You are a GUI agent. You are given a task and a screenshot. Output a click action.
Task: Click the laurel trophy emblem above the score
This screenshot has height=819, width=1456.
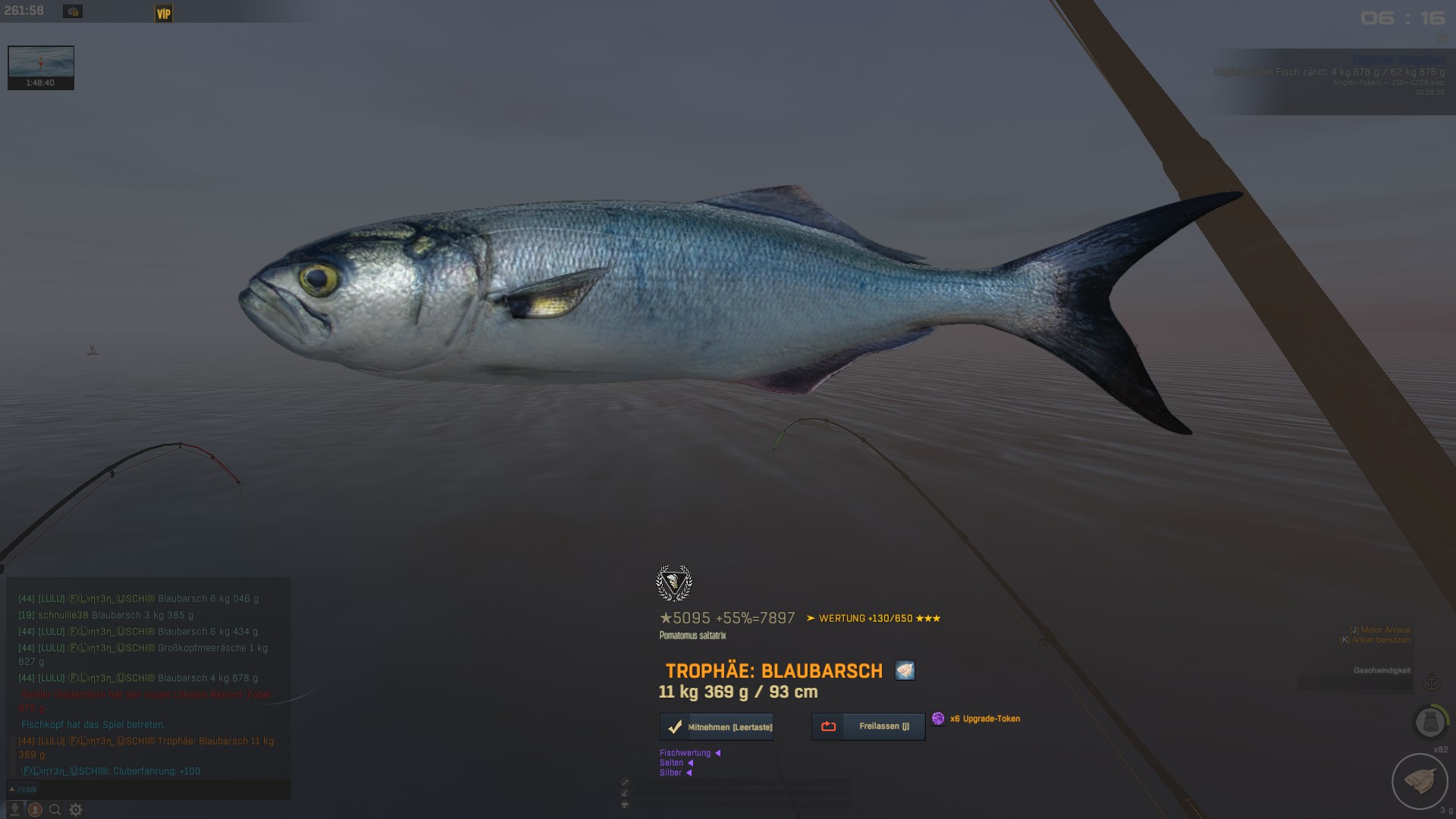(x=673, y=583)
